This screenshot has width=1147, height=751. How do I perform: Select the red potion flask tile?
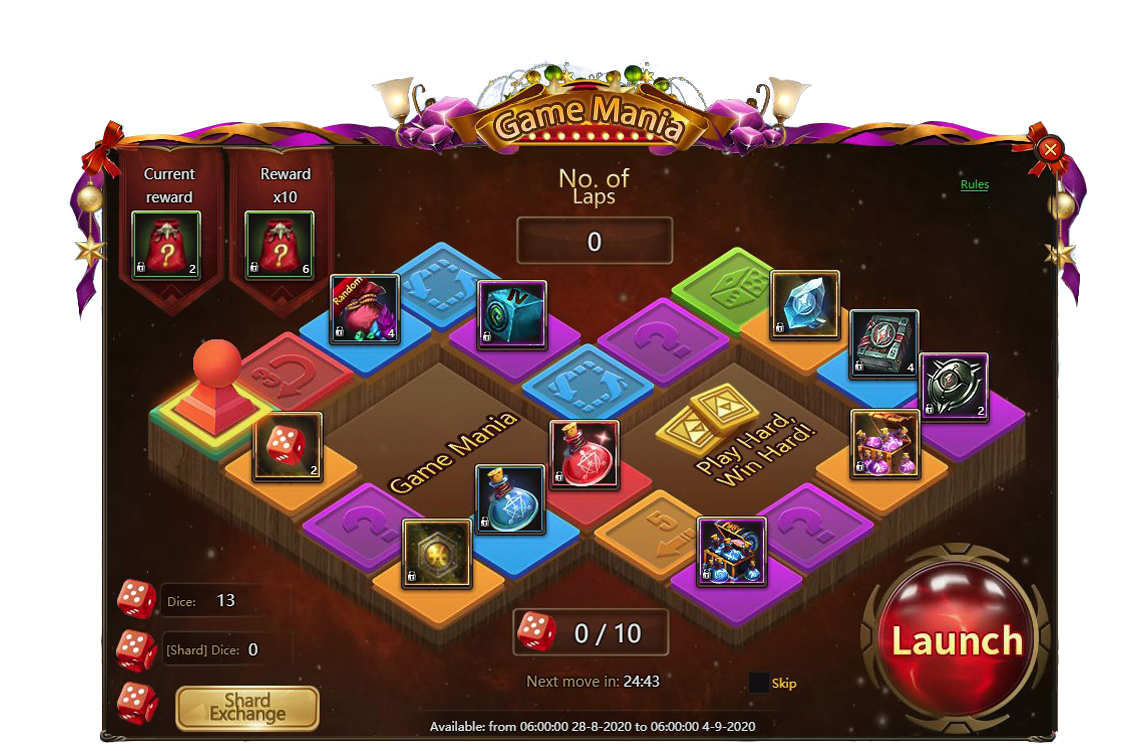[x=585, y=454]
